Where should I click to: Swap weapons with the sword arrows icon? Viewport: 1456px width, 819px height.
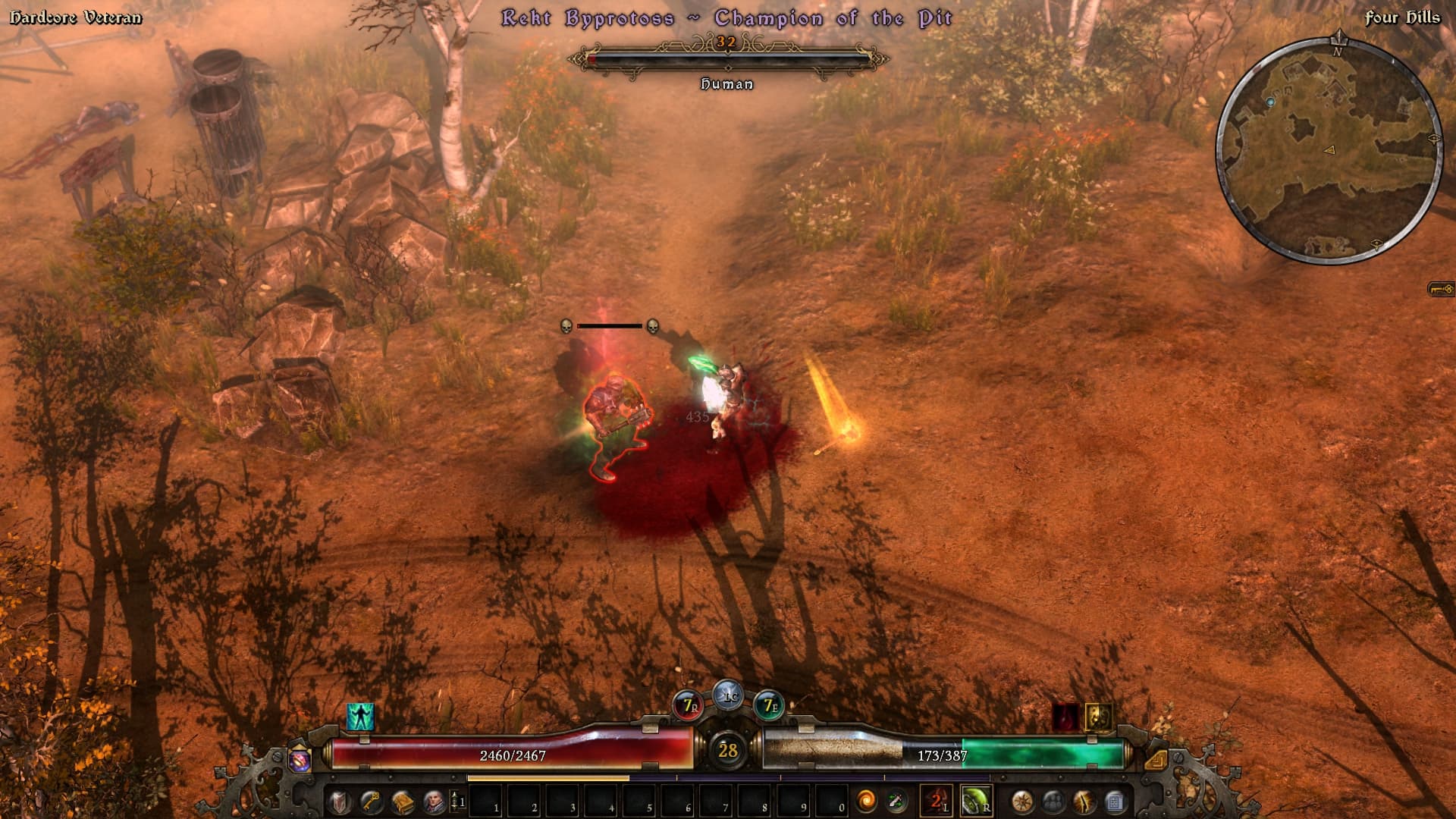[896, 801]
